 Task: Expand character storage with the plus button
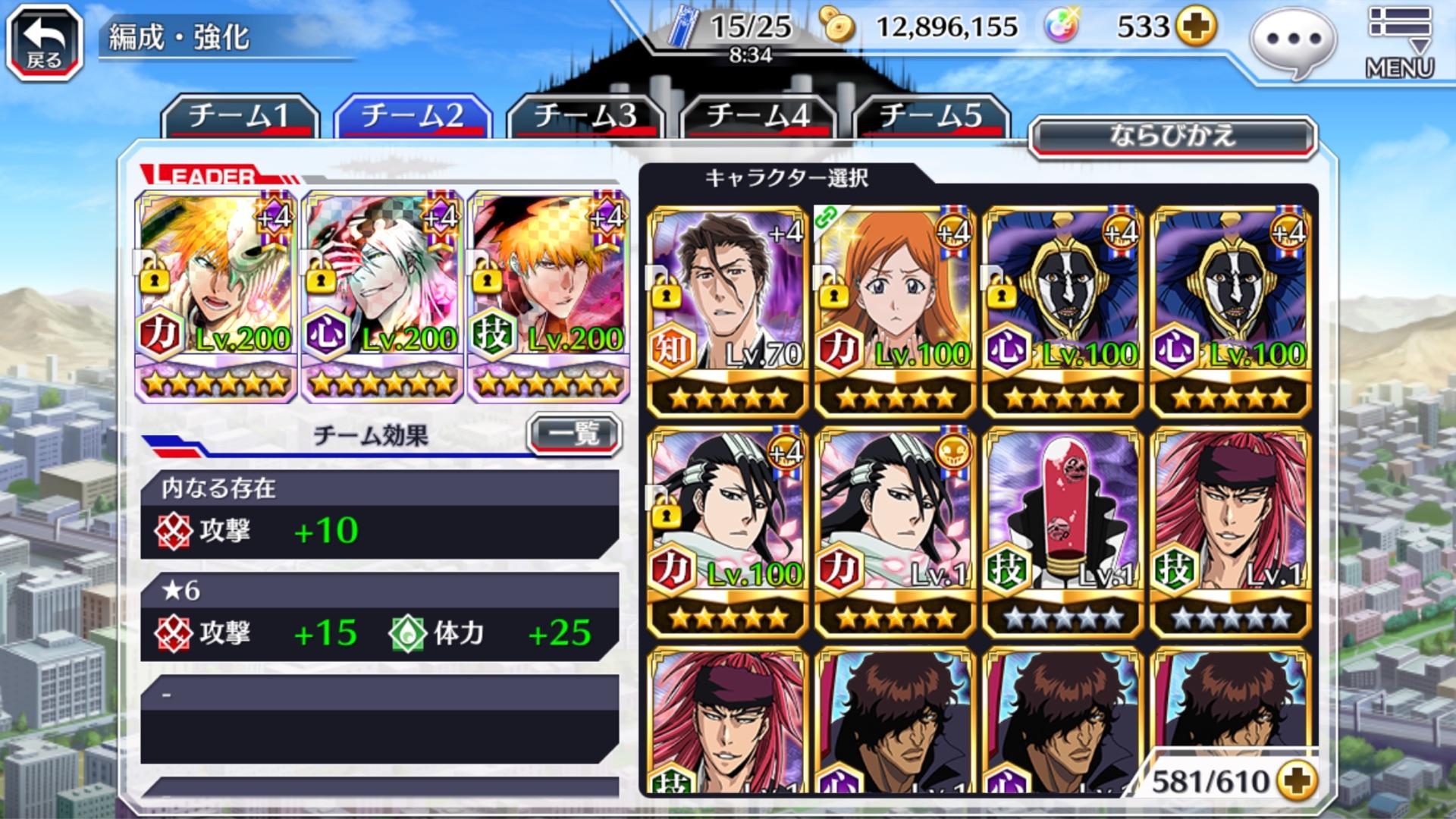[x=1296, y=780]
